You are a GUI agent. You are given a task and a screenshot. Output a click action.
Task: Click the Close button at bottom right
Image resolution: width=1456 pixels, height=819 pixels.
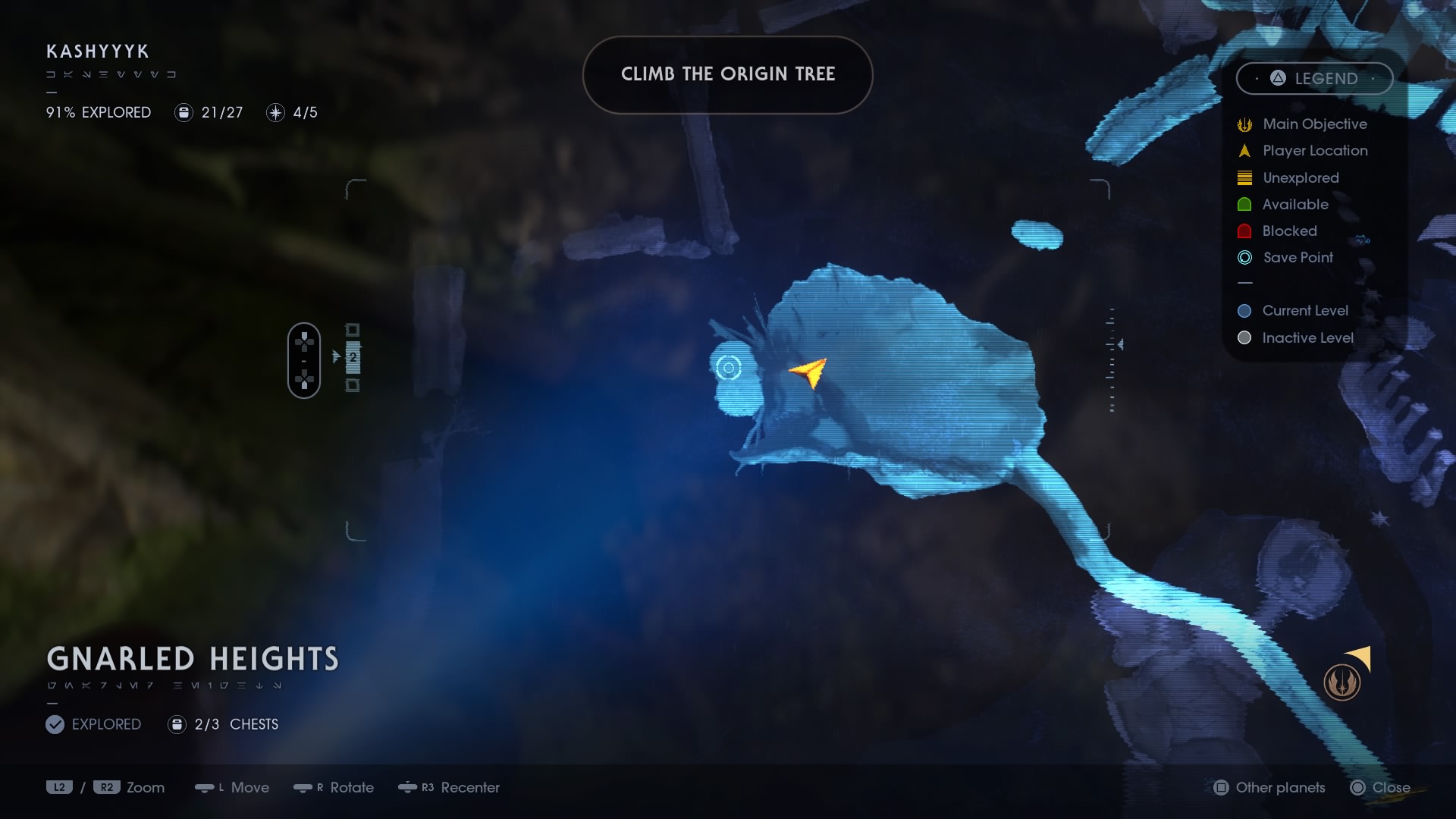1382,788
